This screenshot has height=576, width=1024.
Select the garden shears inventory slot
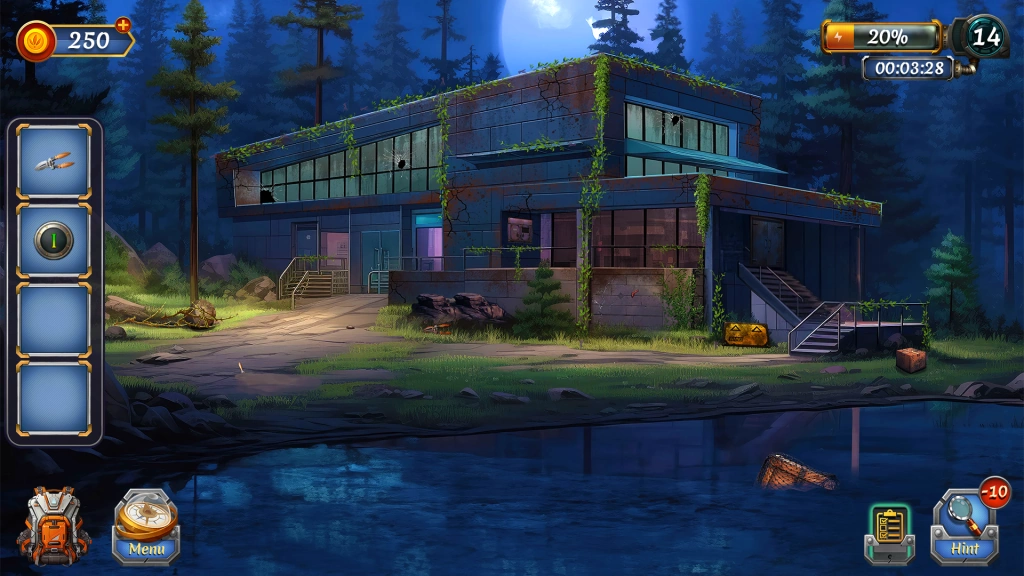(x=54, y=161)
